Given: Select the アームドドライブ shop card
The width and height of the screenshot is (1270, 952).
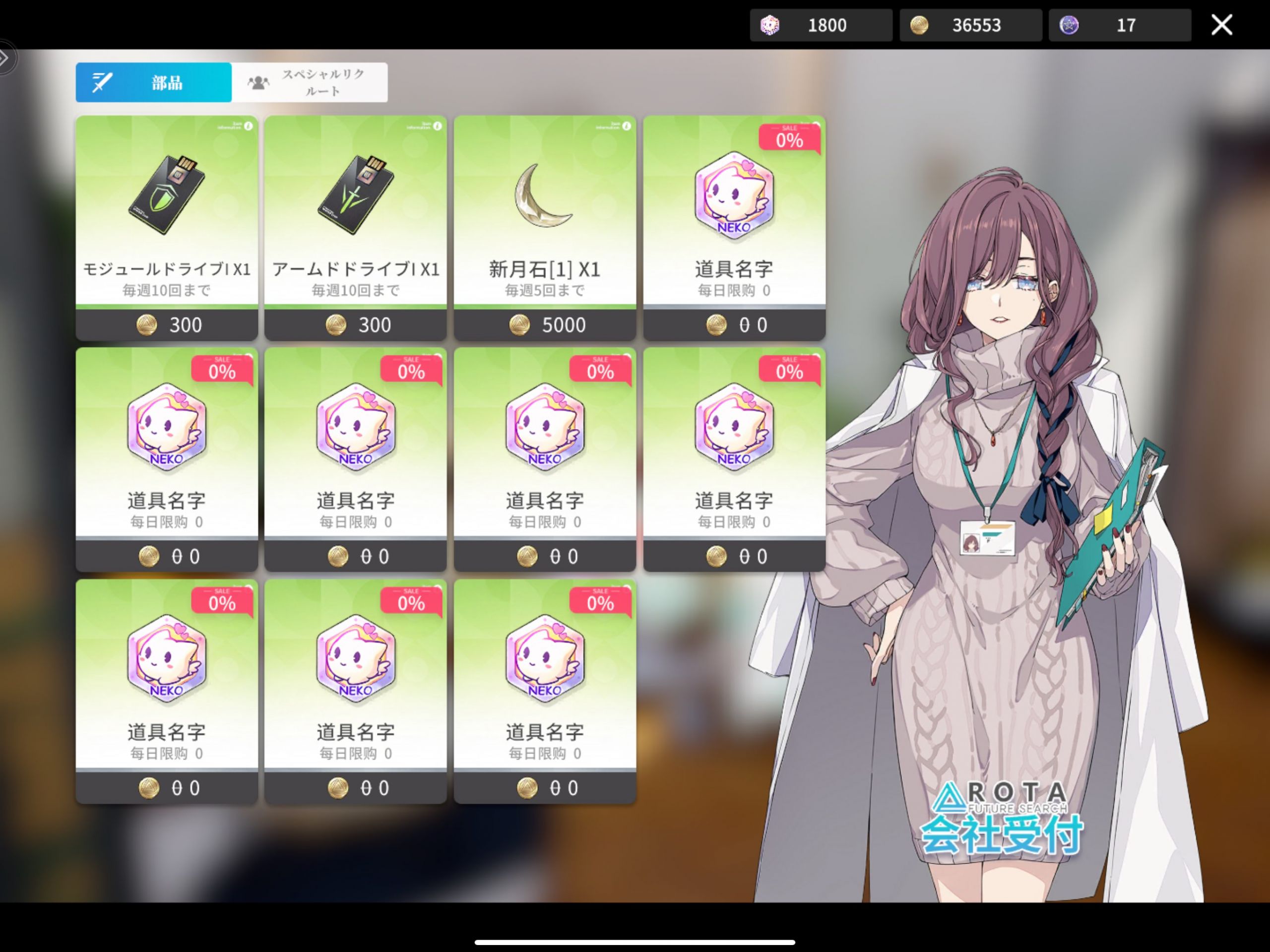Looking at the screenshot, I should click(355, 212).
